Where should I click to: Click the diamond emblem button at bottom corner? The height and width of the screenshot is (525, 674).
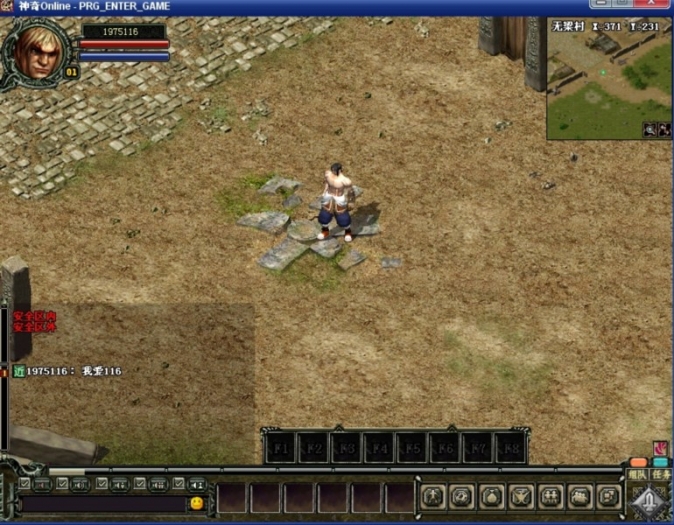[650, 499]
